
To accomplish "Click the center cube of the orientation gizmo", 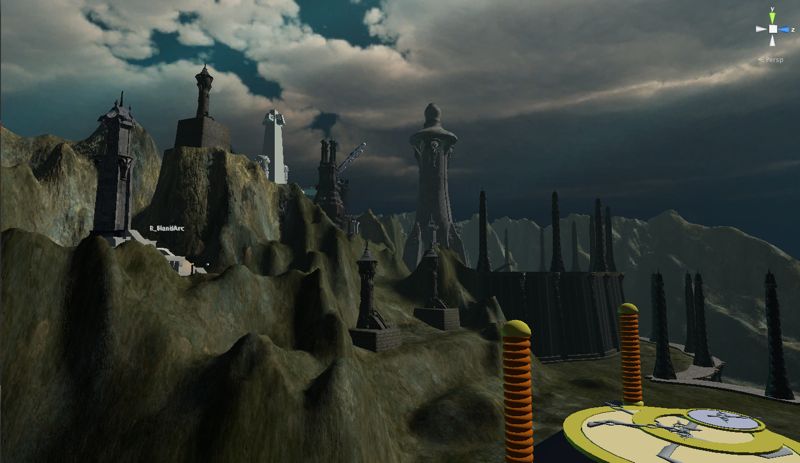I will [x=772, y=30].
